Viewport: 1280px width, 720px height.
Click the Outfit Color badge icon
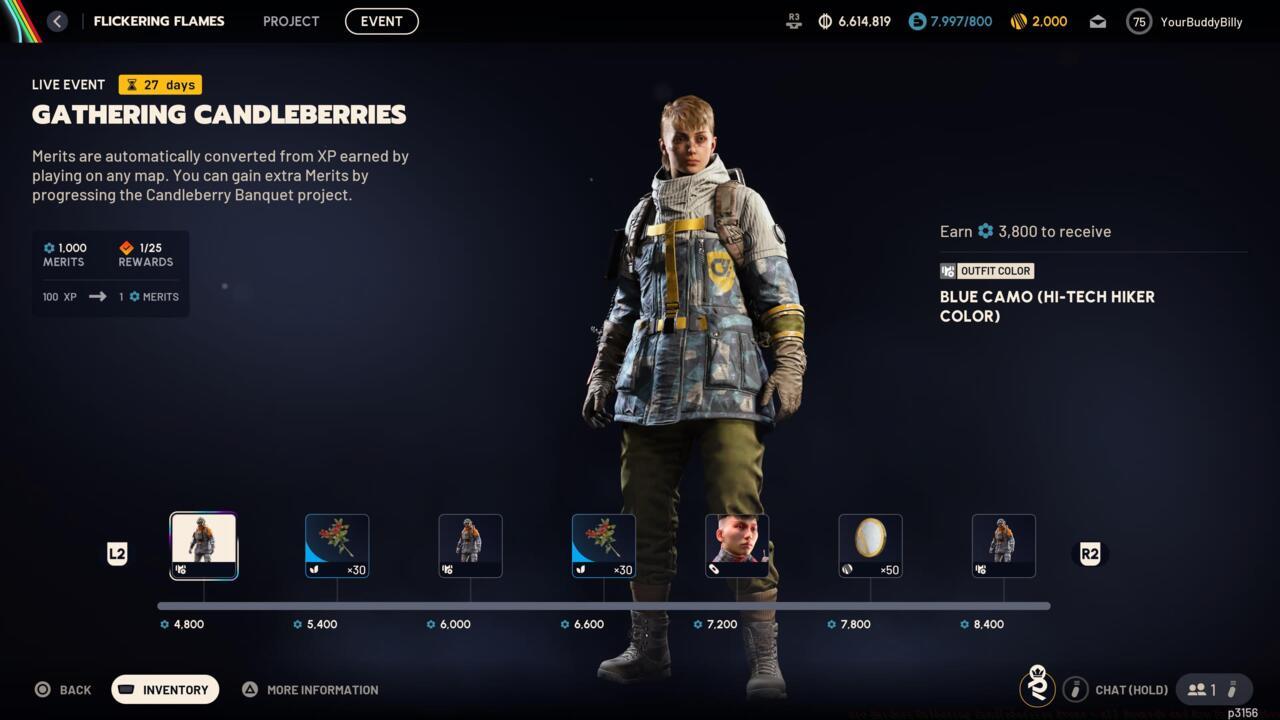pos(948,270)
